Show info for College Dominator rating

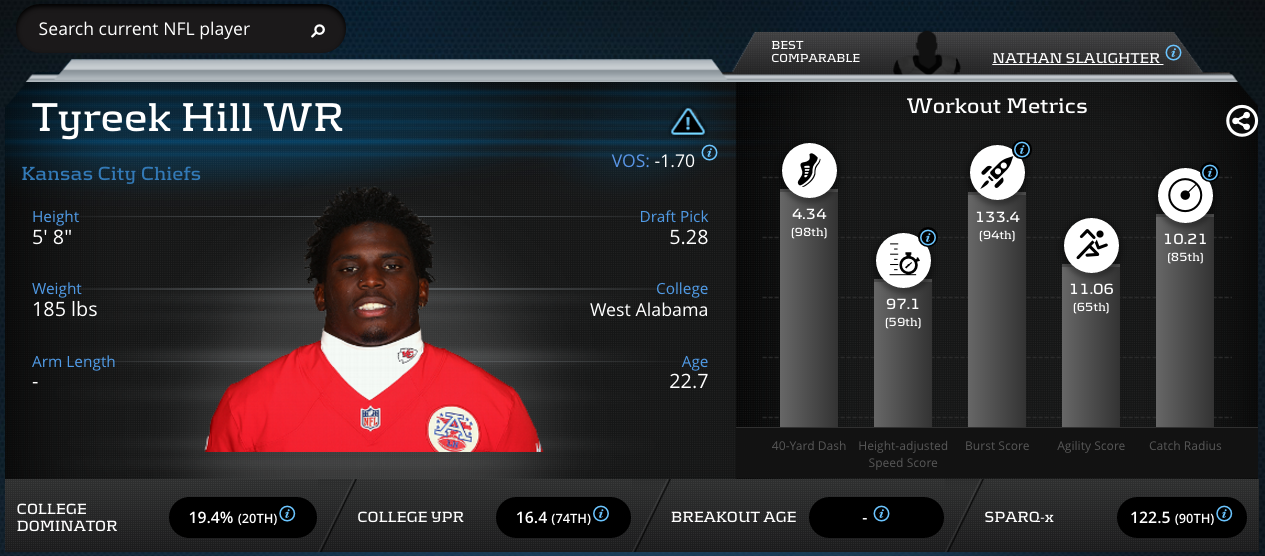click(x=288, y=514)
